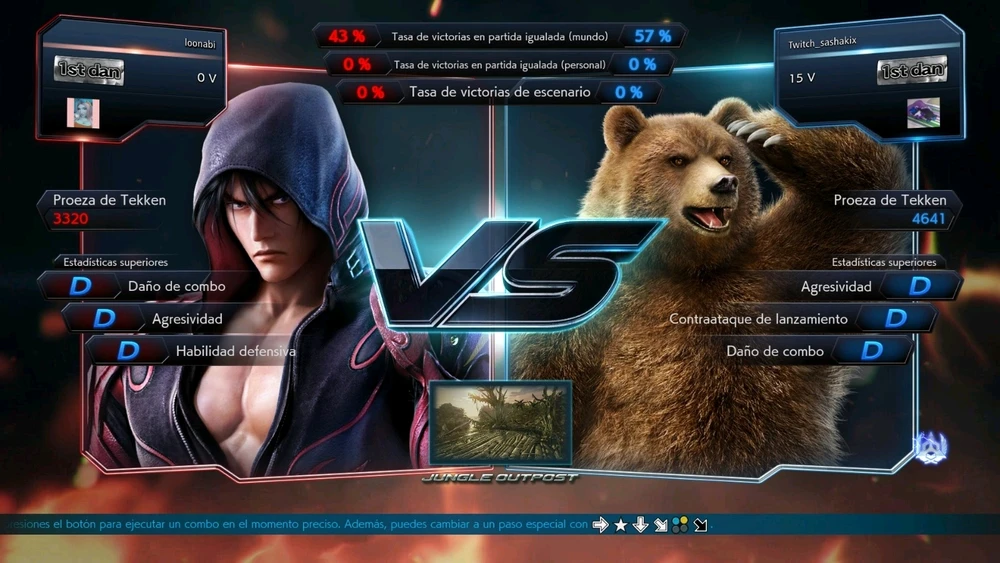This screenshot has width=1000, height=563.
Task: Select the Jungle Outpost stage thumbnail
Action: pos(500,422)
